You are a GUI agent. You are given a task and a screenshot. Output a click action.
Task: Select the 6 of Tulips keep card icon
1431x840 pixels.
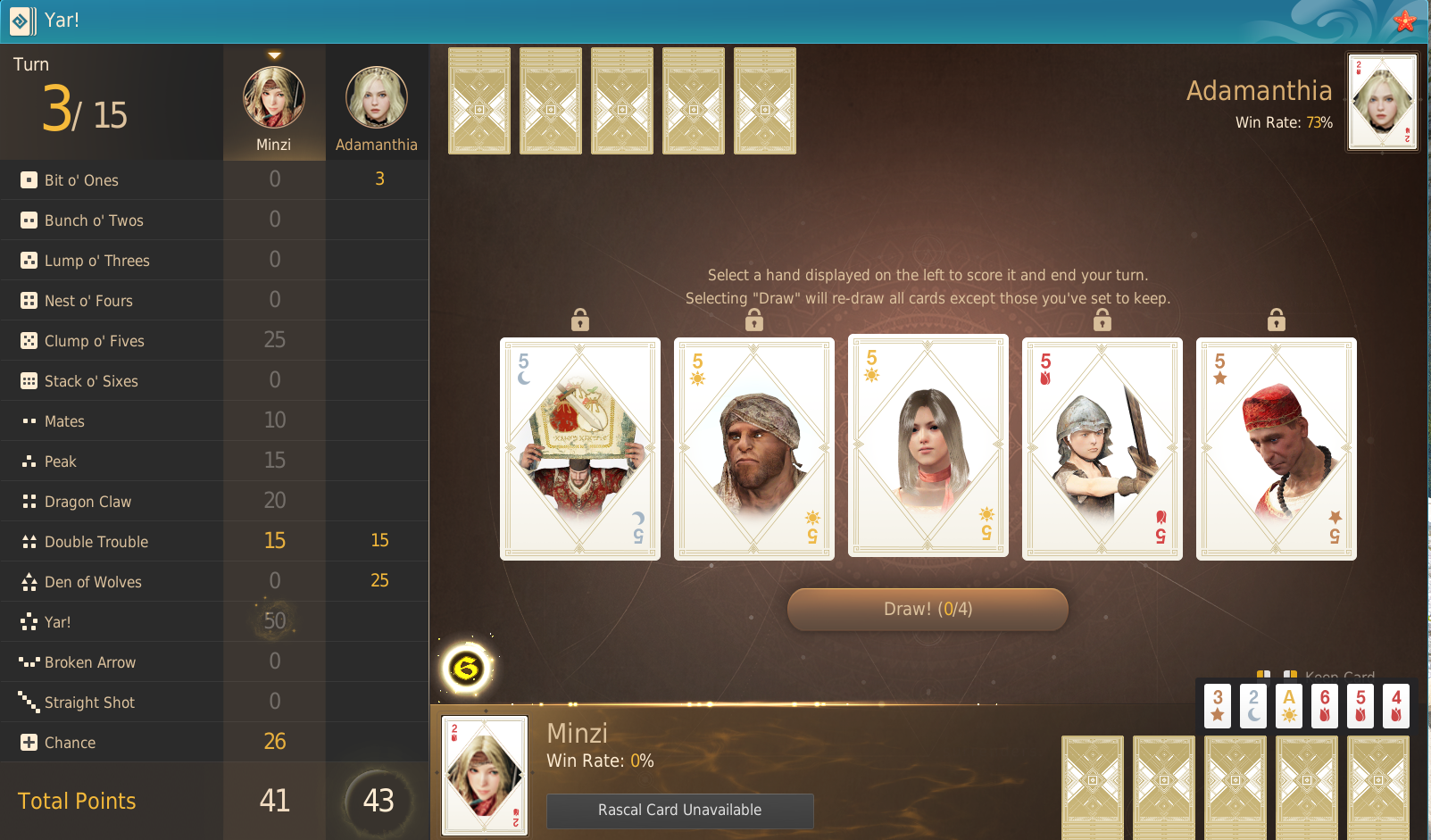click(x=1324, y=705)
